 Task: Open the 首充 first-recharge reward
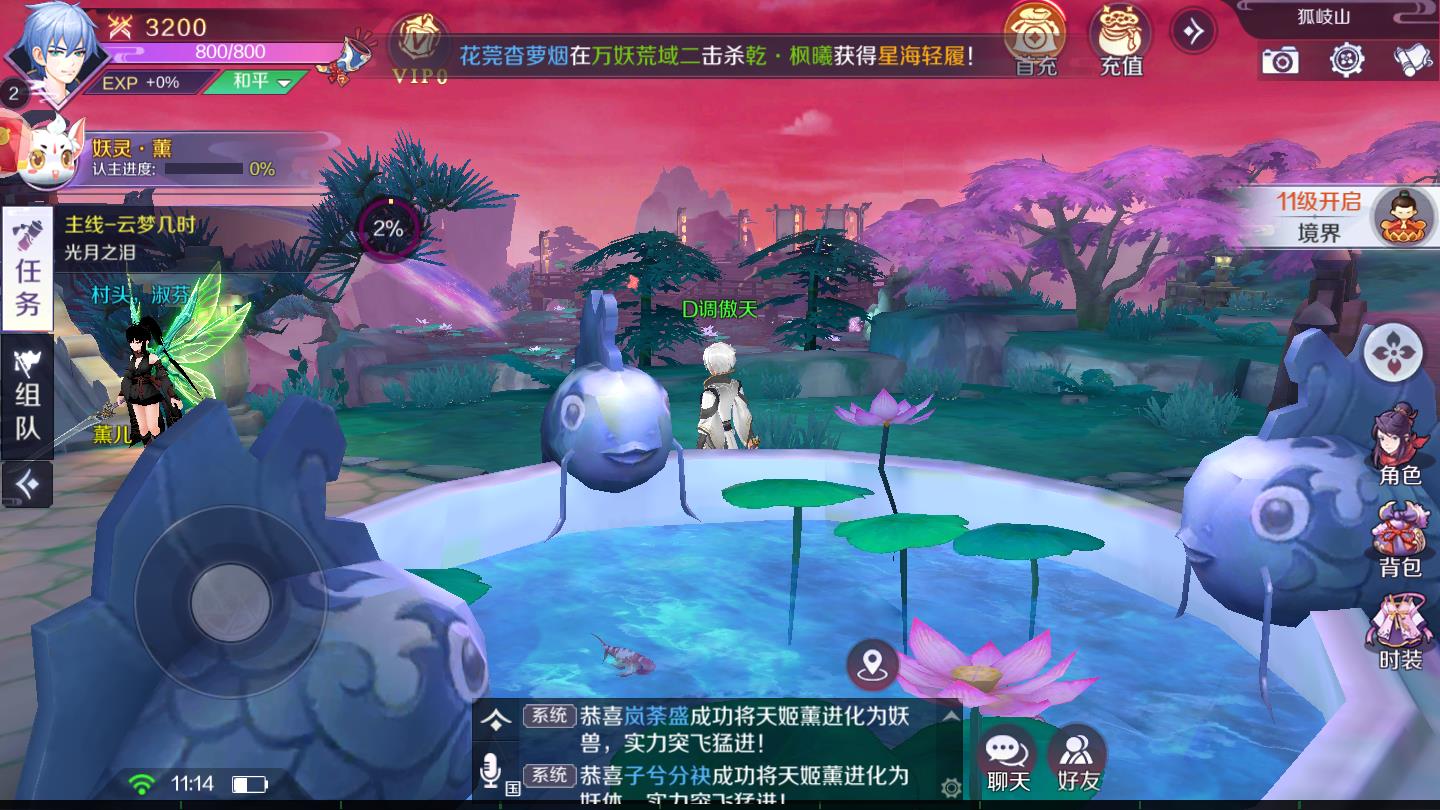(x=1036, y=40)
